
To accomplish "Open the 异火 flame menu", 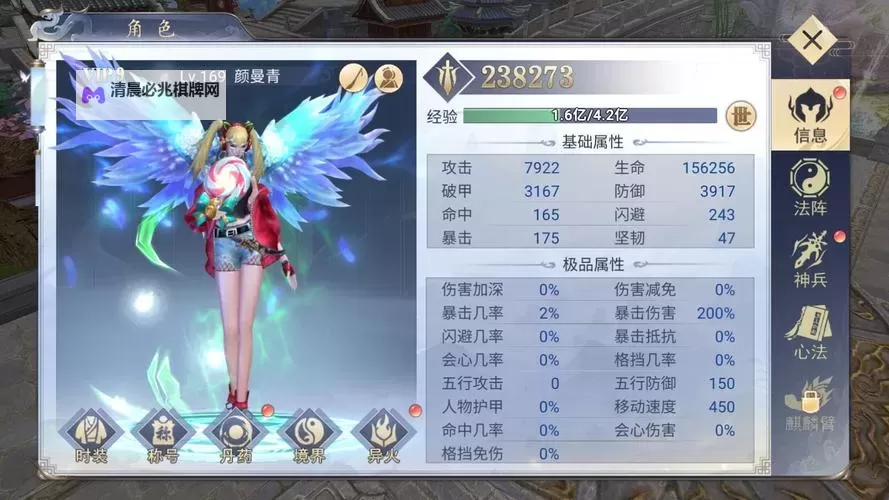I will tap(383, 437).
